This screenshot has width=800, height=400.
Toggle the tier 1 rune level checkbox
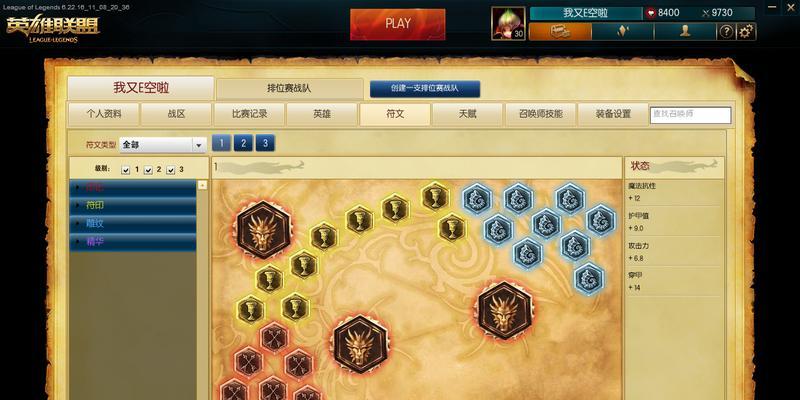click(125, 170)
